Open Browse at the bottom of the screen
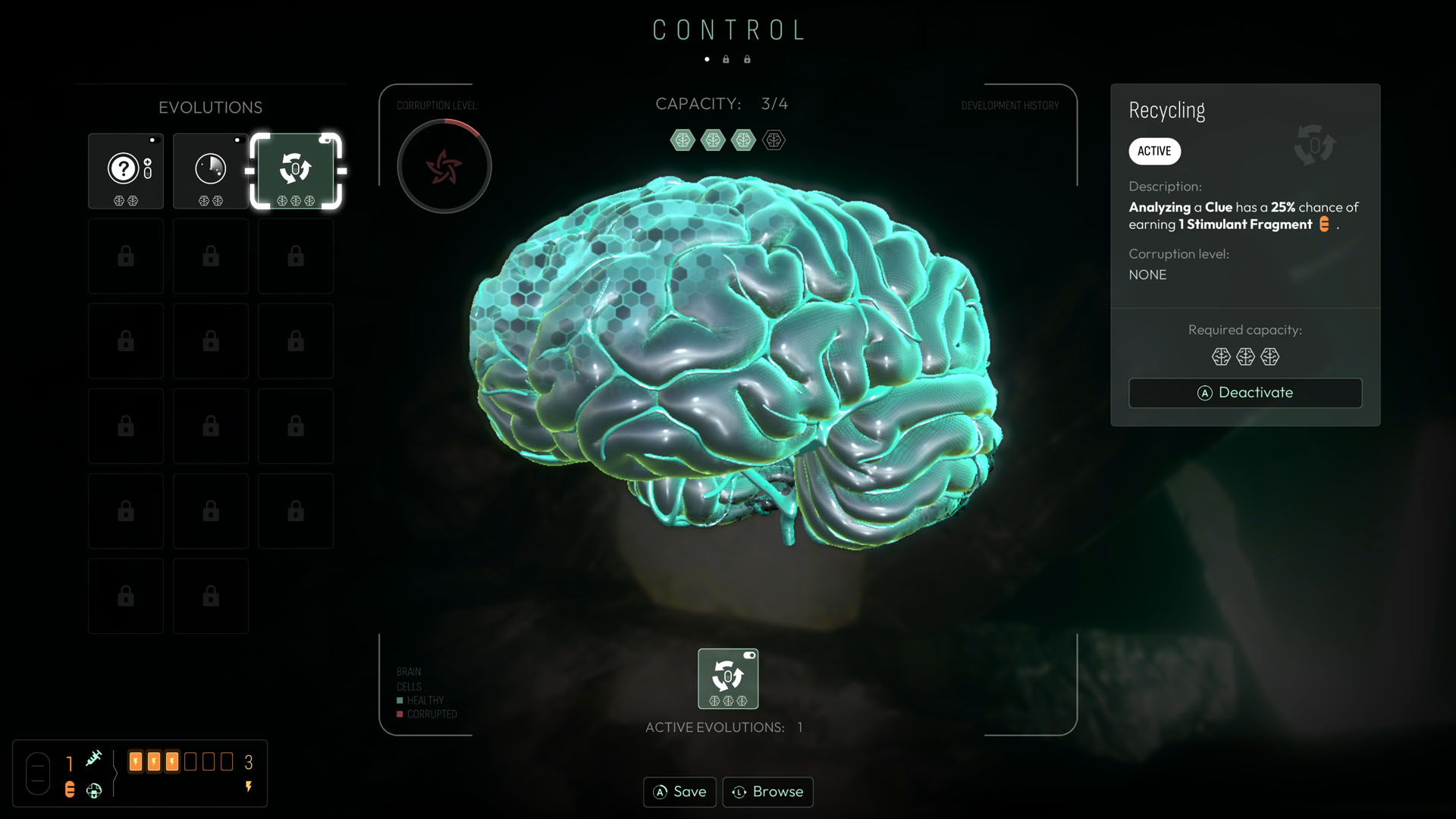This screenshot has width=1456, height=819. 767,792
